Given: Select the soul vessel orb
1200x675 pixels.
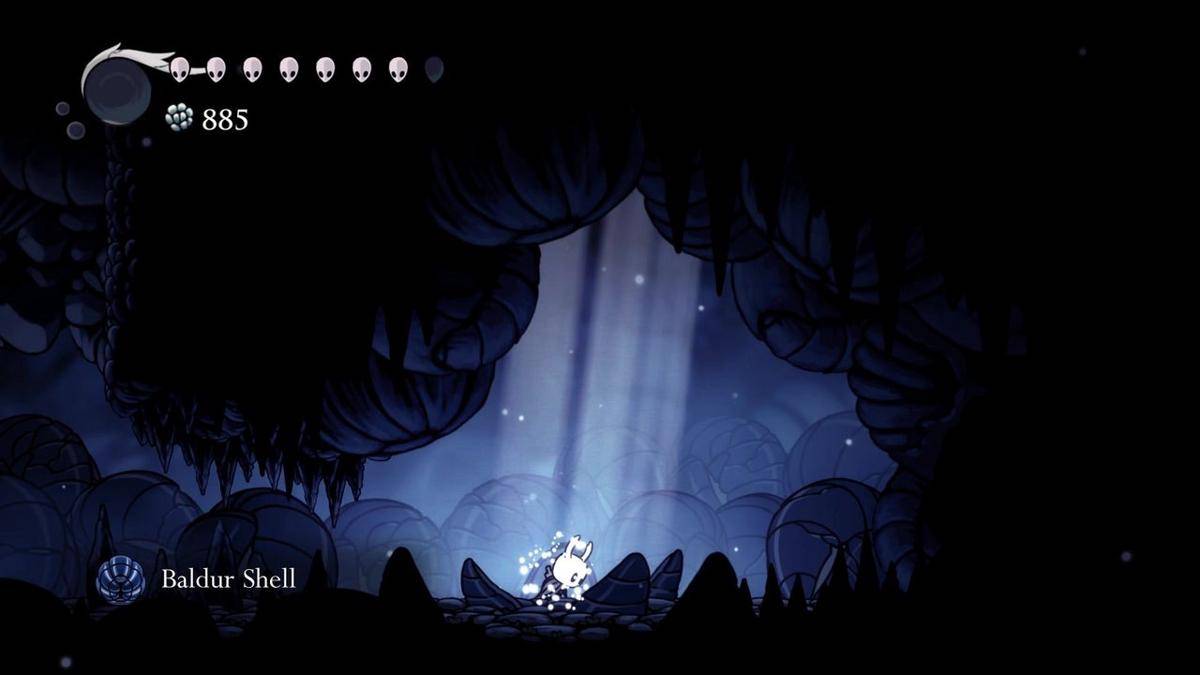Looking at the screenshot, I should (118, 90).
